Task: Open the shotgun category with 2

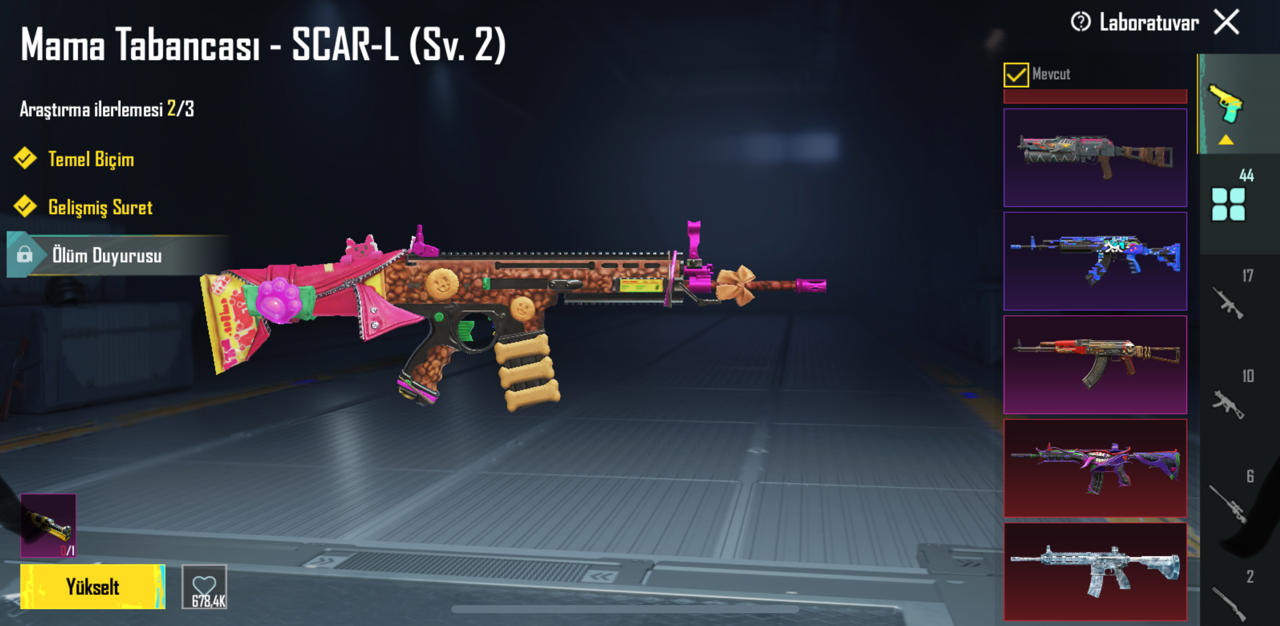Action: 1229,597
